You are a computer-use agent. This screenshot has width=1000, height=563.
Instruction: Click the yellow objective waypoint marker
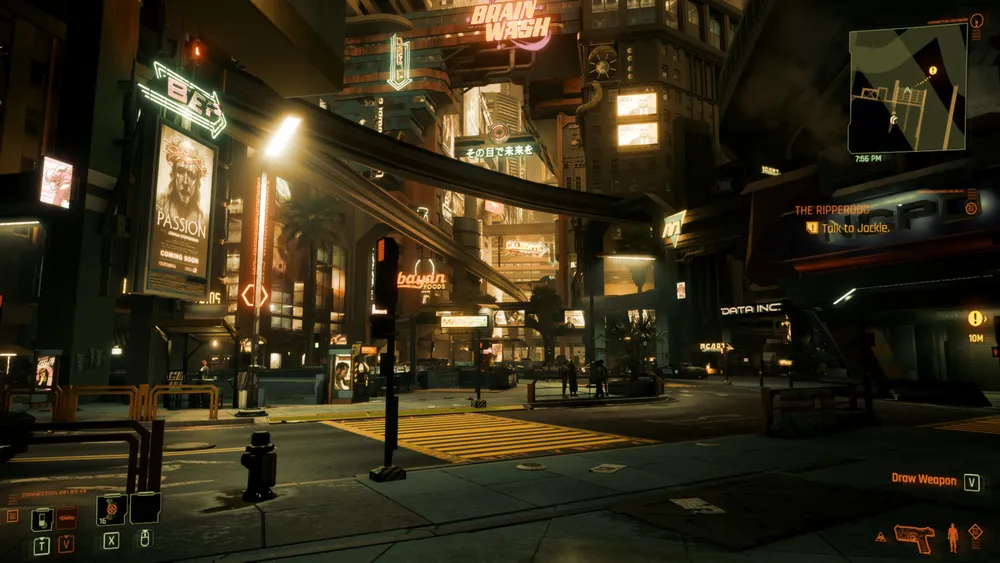click(x=975, y=318)
